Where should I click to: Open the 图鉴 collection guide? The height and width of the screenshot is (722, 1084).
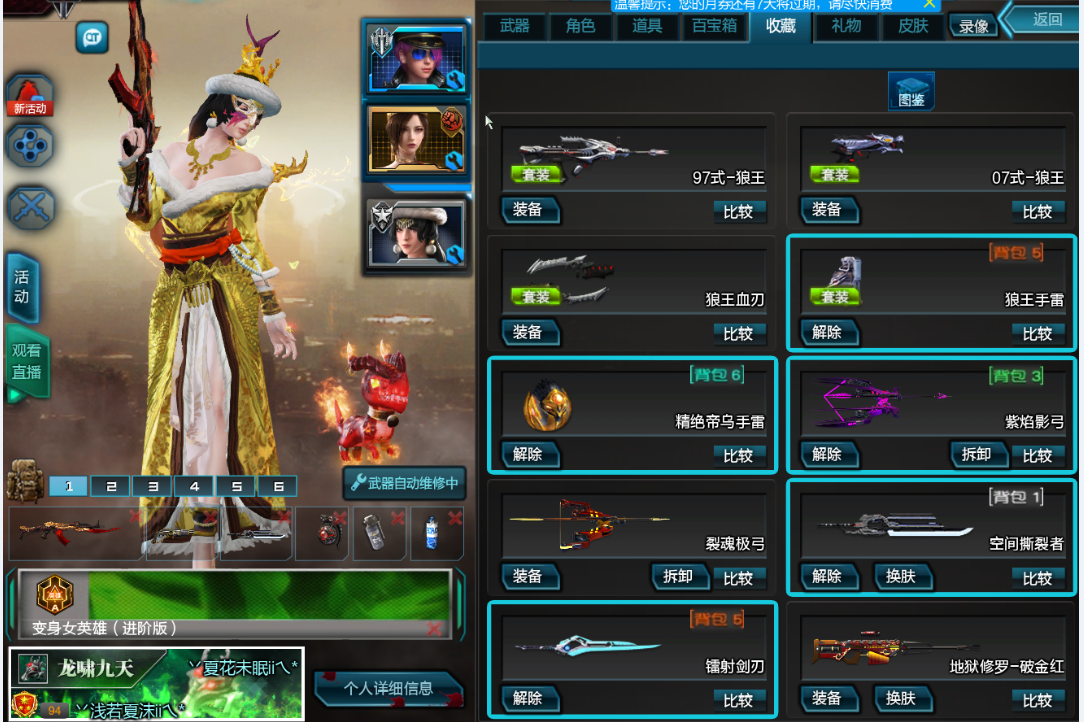tap(911, 92)
